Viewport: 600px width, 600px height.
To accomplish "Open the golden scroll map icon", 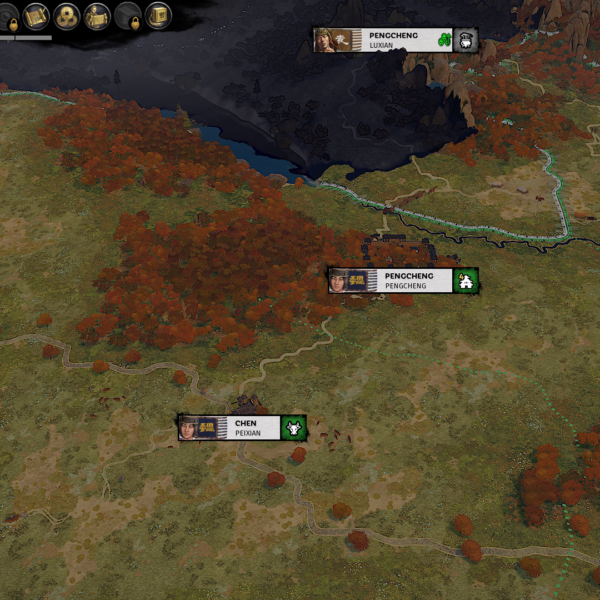I will [37, 16].
